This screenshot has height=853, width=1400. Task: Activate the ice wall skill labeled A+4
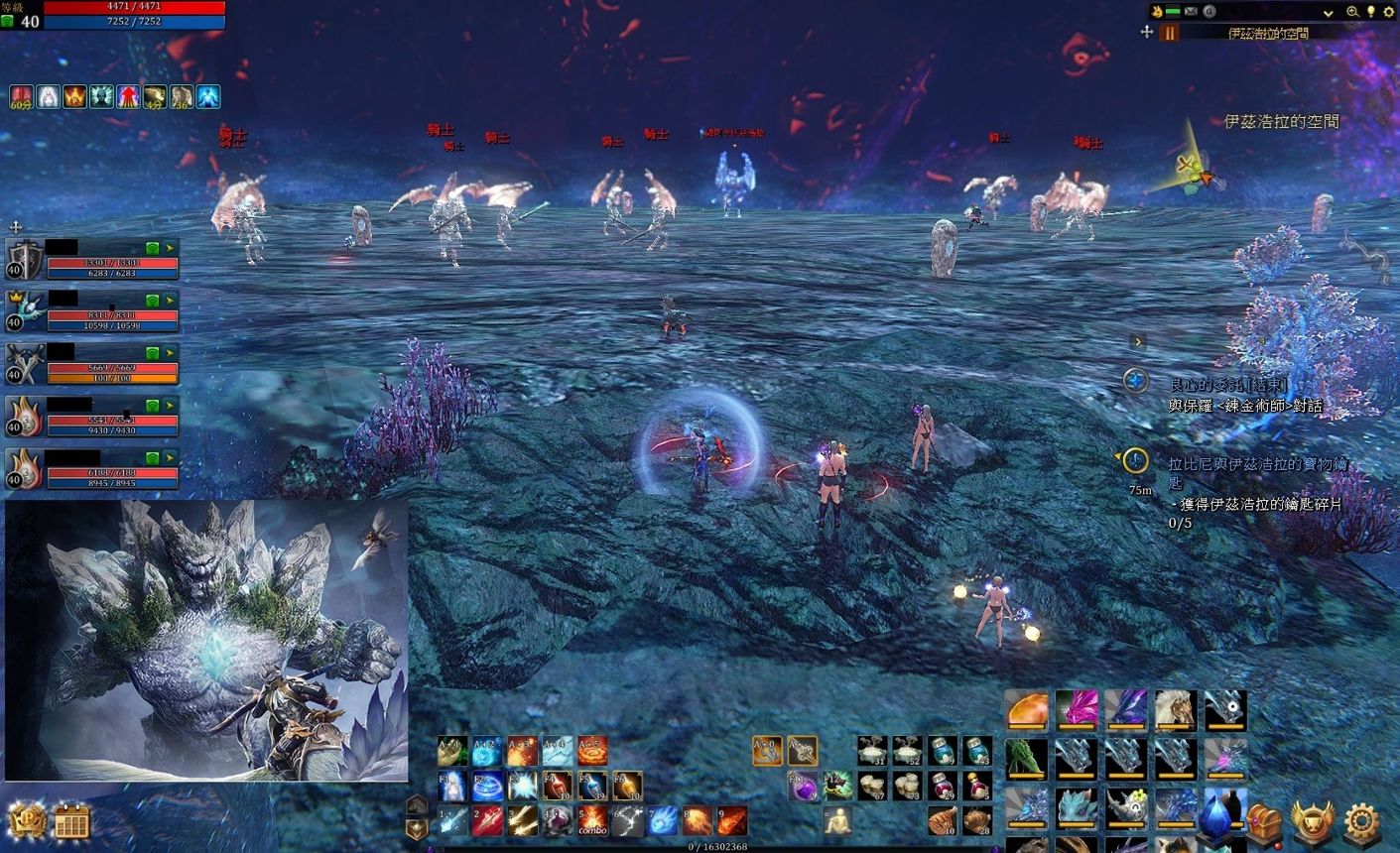point(557,751)
